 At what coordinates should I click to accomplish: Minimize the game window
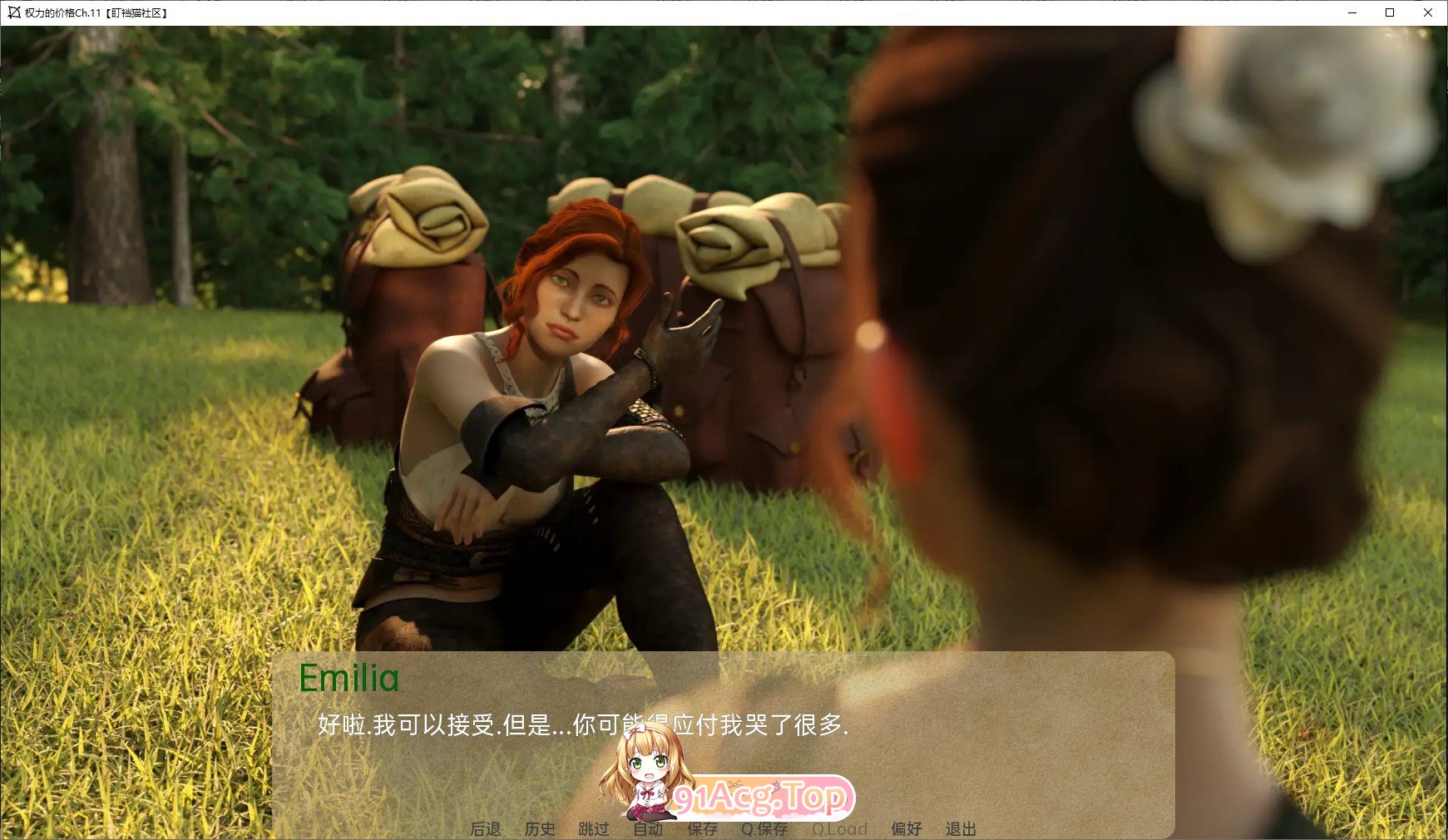[x=1352, y=12]
